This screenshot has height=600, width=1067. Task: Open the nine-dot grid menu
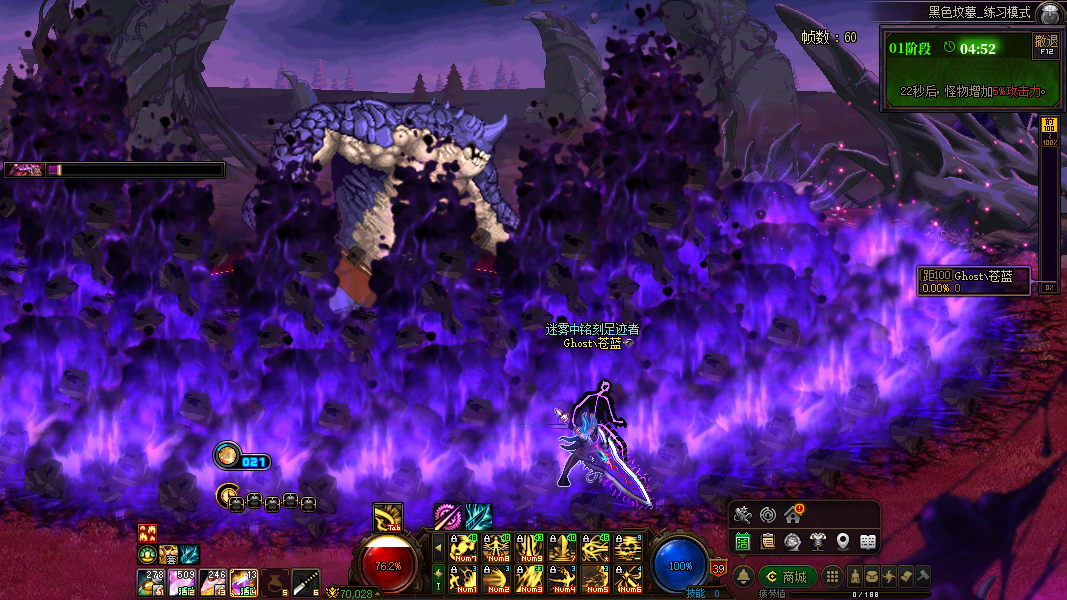click(832, 577)
